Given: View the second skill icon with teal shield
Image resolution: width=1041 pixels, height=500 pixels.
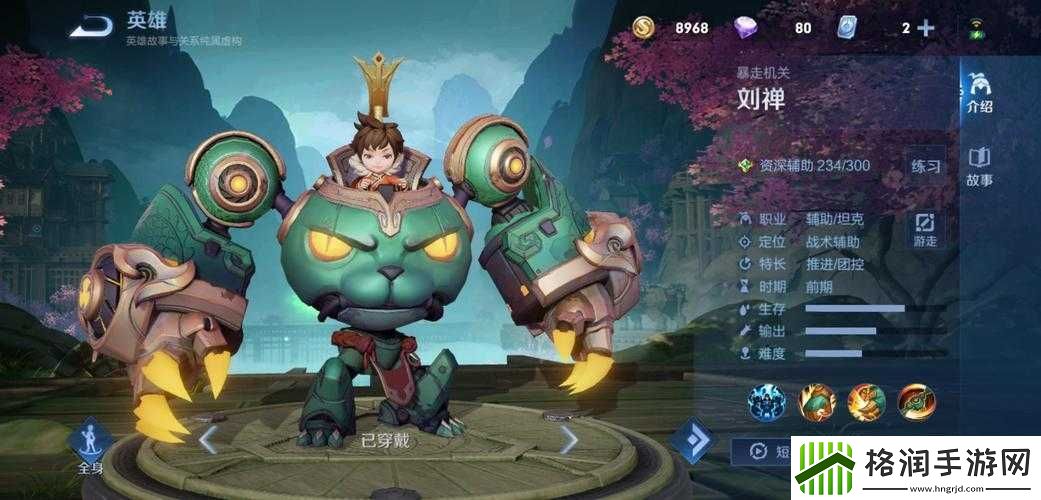Looking at the screenshot, I should coord(817,402).
